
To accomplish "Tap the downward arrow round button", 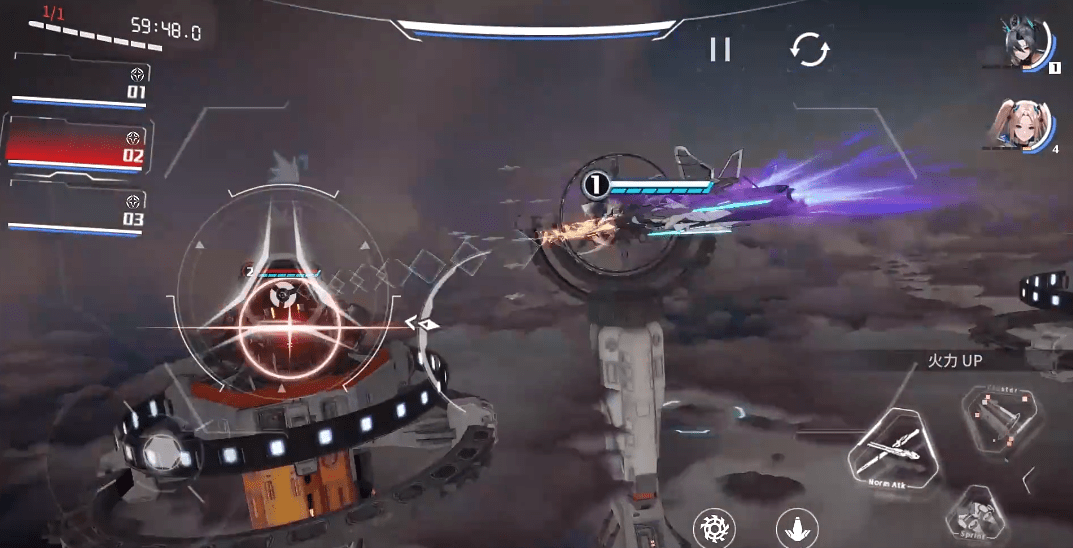I will pos(797,529).
